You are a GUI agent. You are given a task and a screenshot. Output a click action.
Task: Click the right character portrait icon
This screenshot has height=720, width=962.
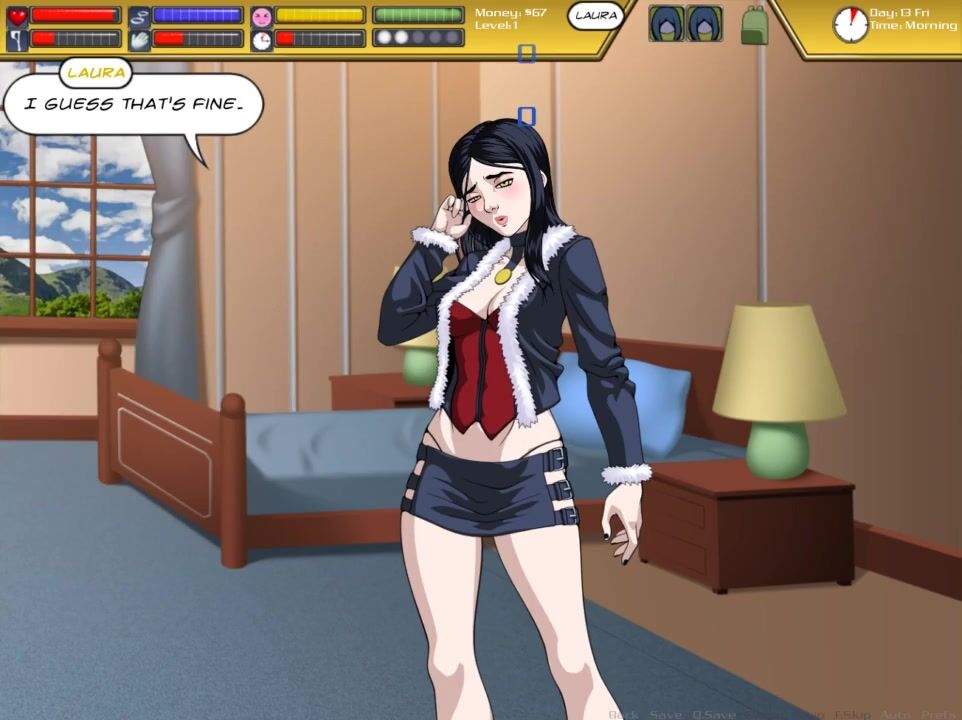point(704,24)
